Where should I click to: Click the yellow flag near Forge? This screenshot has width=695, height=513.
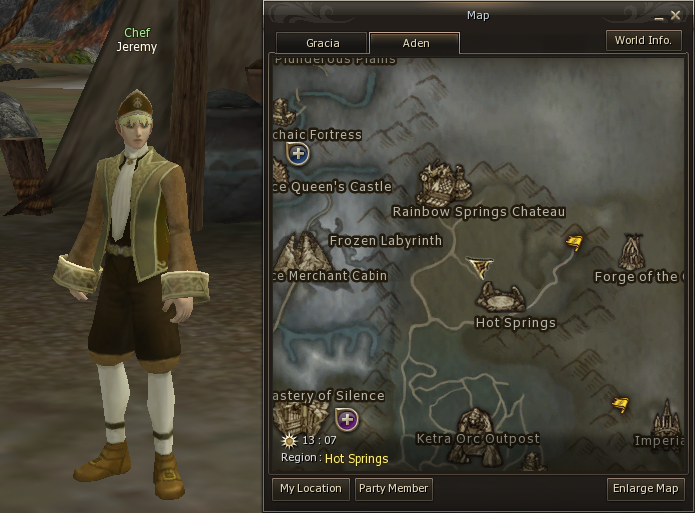coord(574,242)
